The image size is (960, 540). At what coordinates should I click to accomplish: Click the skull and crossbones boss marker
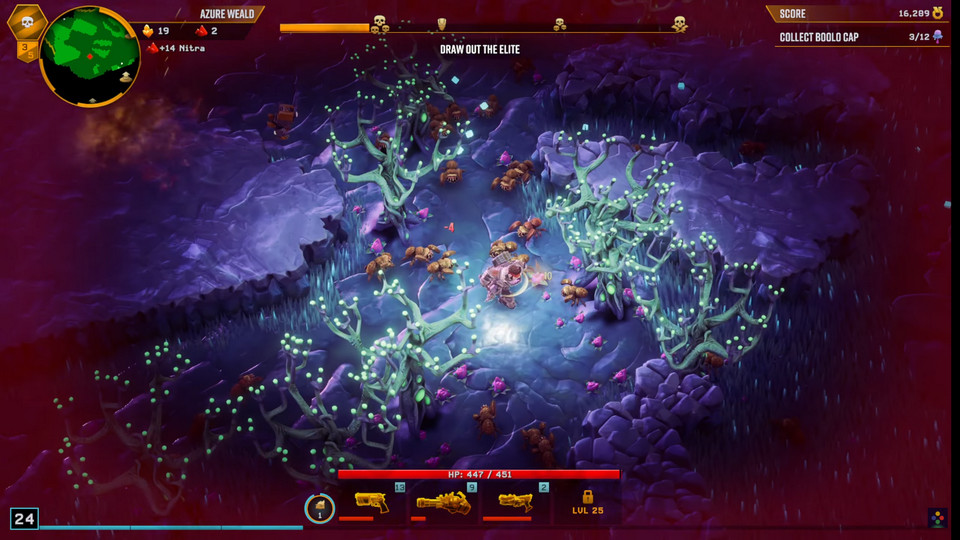pyautogui.click(x=680, y=23)
